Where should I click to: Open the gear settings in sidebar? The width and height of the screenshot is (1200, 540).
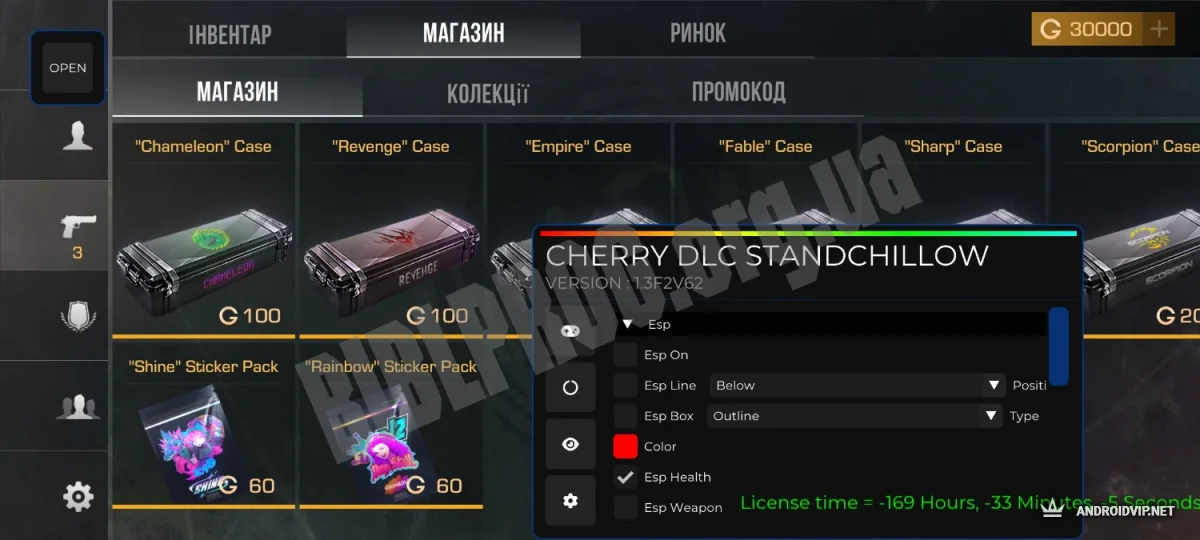tap(78, 496)
